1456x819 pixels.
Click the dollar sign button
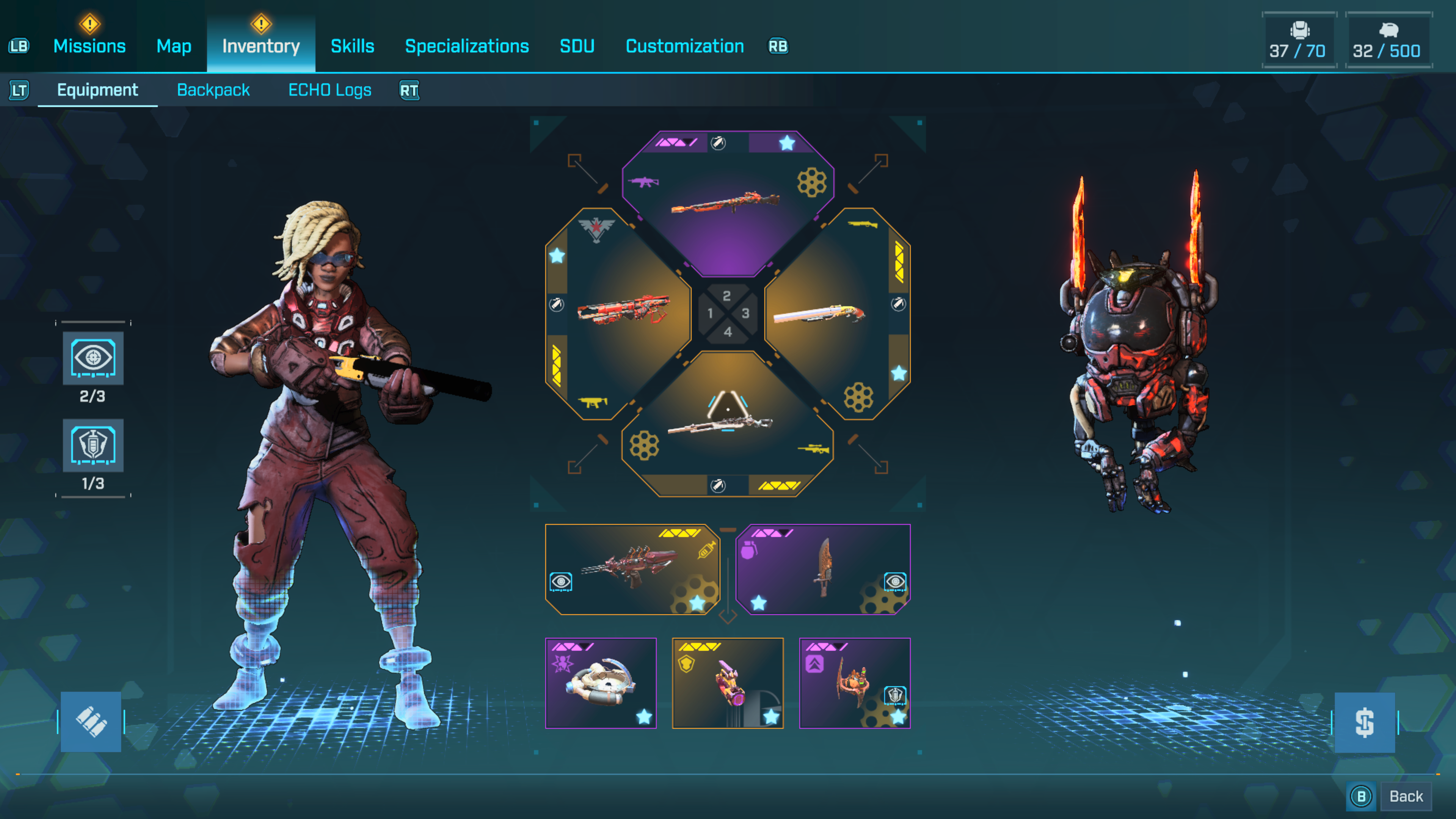coord(1365,722)
